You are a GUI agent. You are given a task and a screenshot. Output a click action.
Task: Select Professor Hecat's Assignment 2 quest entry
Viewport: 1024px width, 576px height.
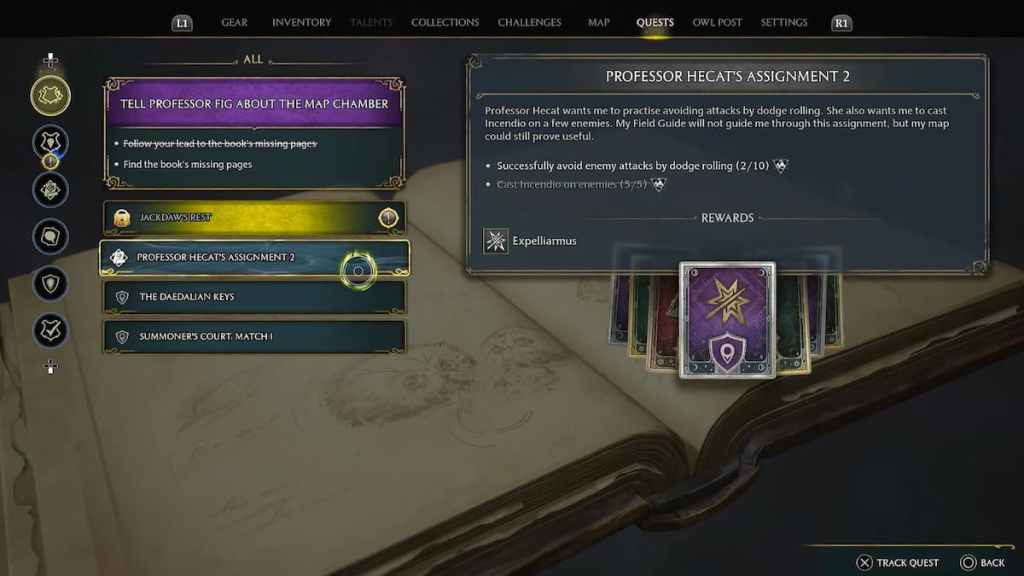(254, 257)
